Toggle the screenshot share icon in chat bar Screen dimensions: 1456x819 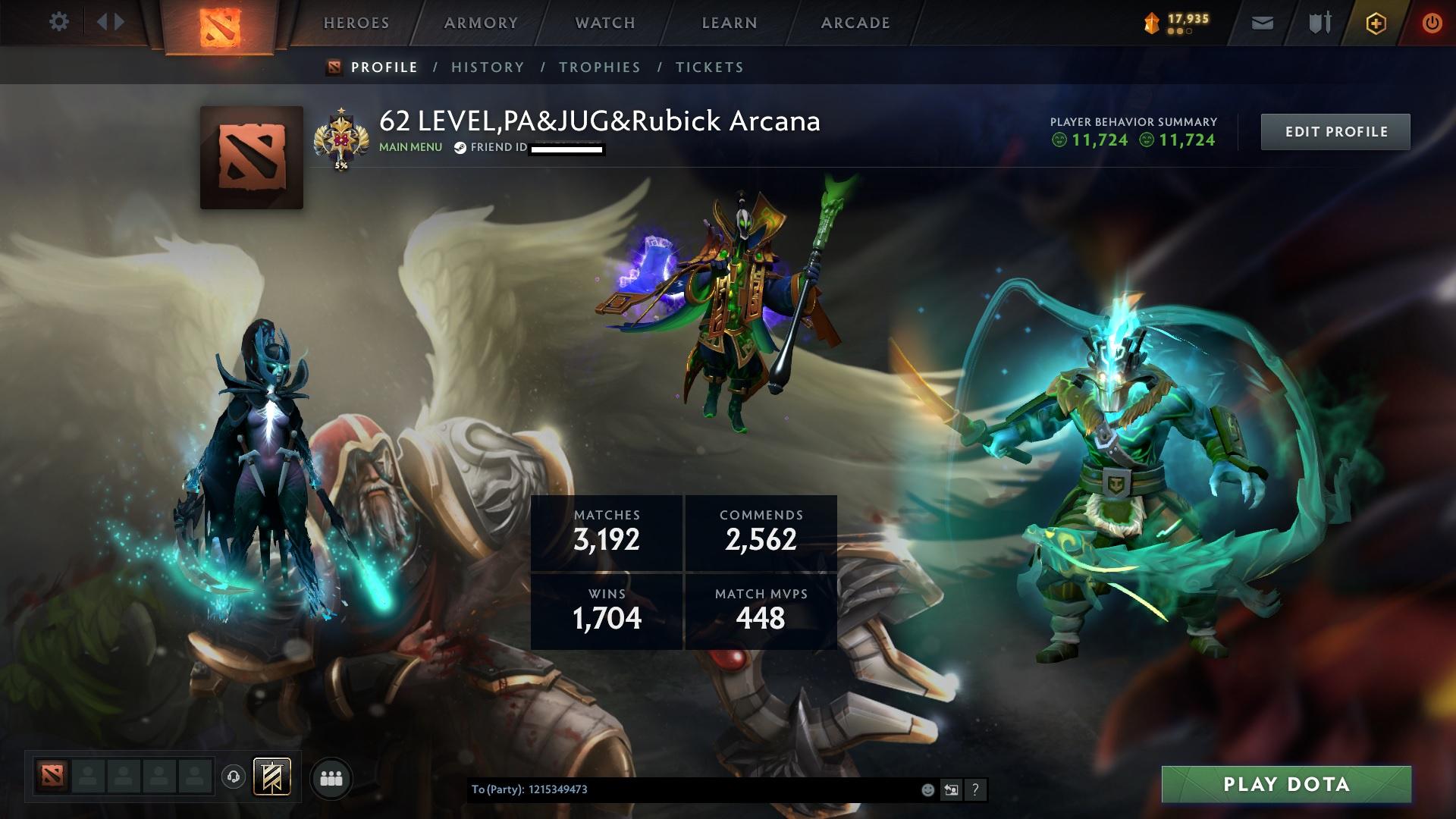[x=951, y=790]
